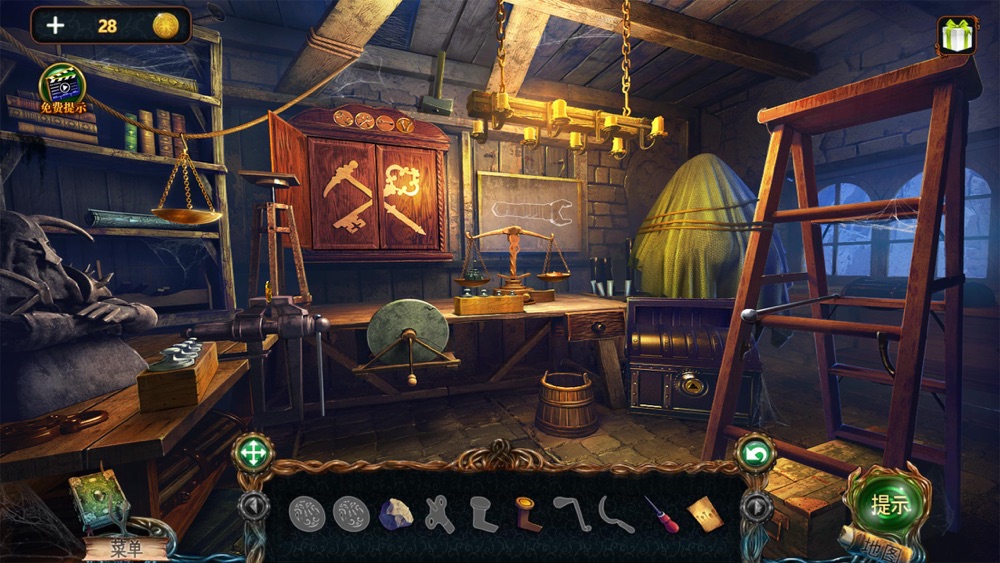Show next inventory items with right arrow
The image size is (1000, 563).
[x=755, y=506]
